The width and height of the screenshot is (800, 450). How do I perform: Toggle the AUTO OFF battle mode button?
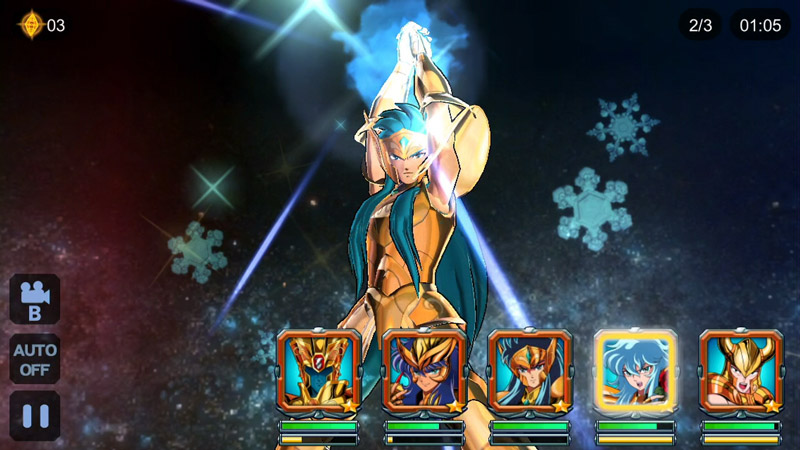point(35,358)
